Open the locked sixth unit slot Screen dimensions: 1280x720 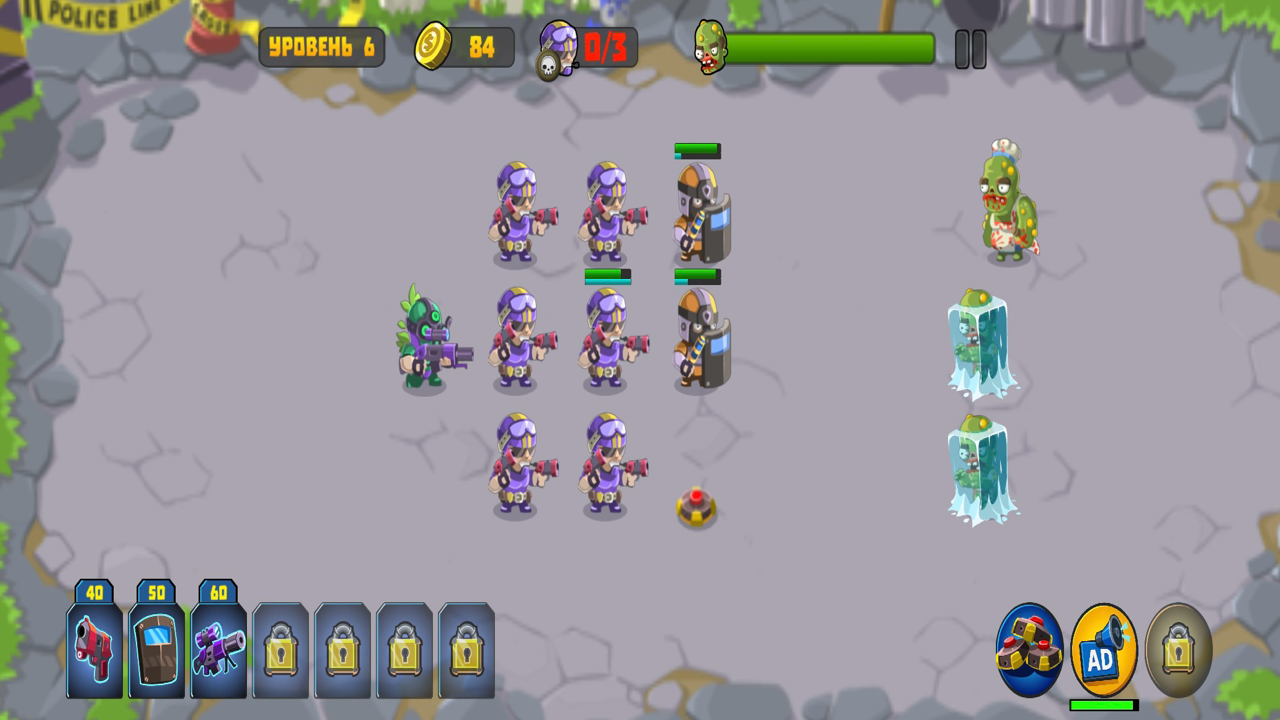tap(404, 650)
